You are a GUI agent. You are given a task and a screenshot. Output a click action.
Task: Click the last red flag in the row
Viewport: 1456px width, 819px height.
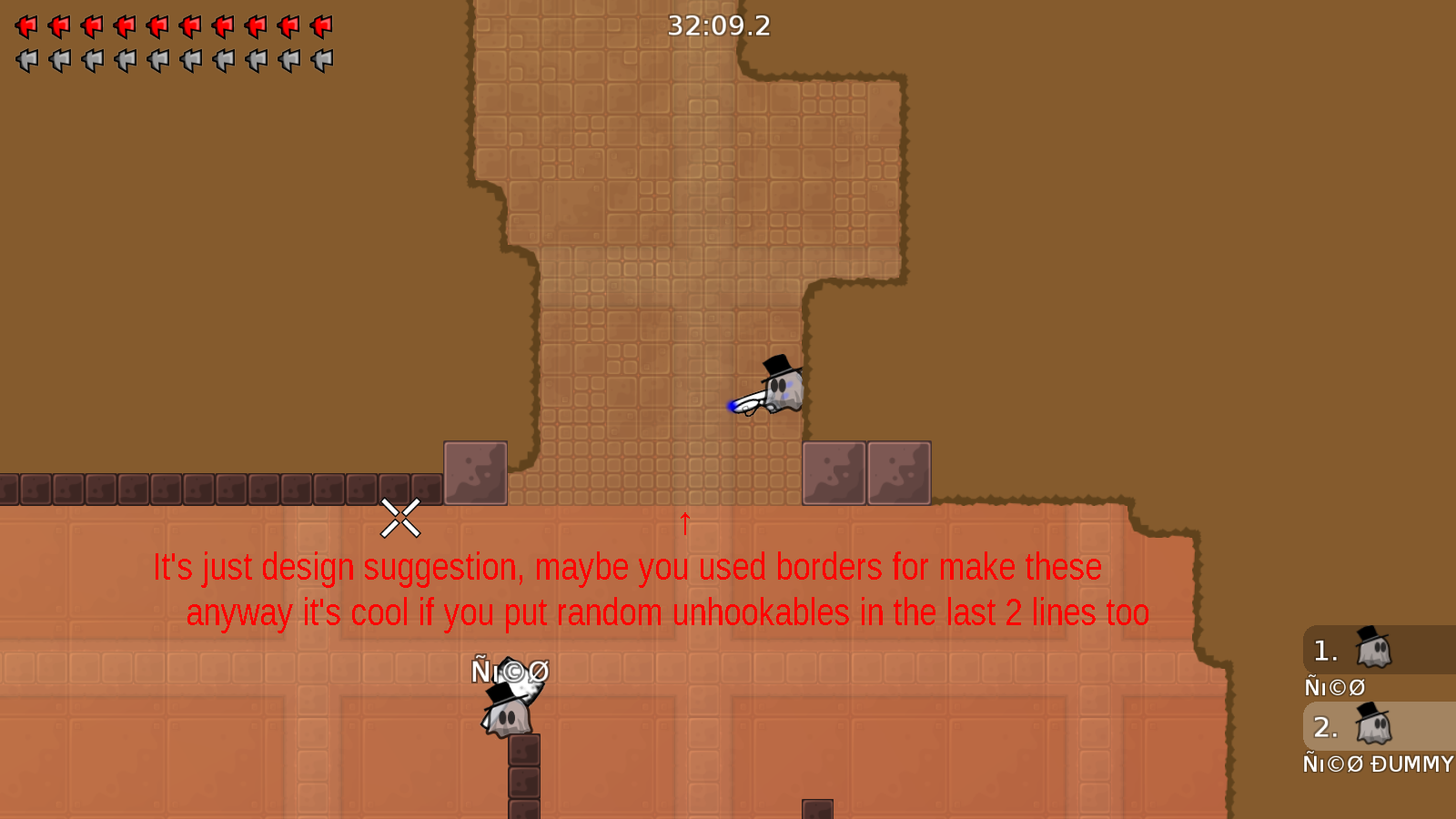click(x=320, y=25)
